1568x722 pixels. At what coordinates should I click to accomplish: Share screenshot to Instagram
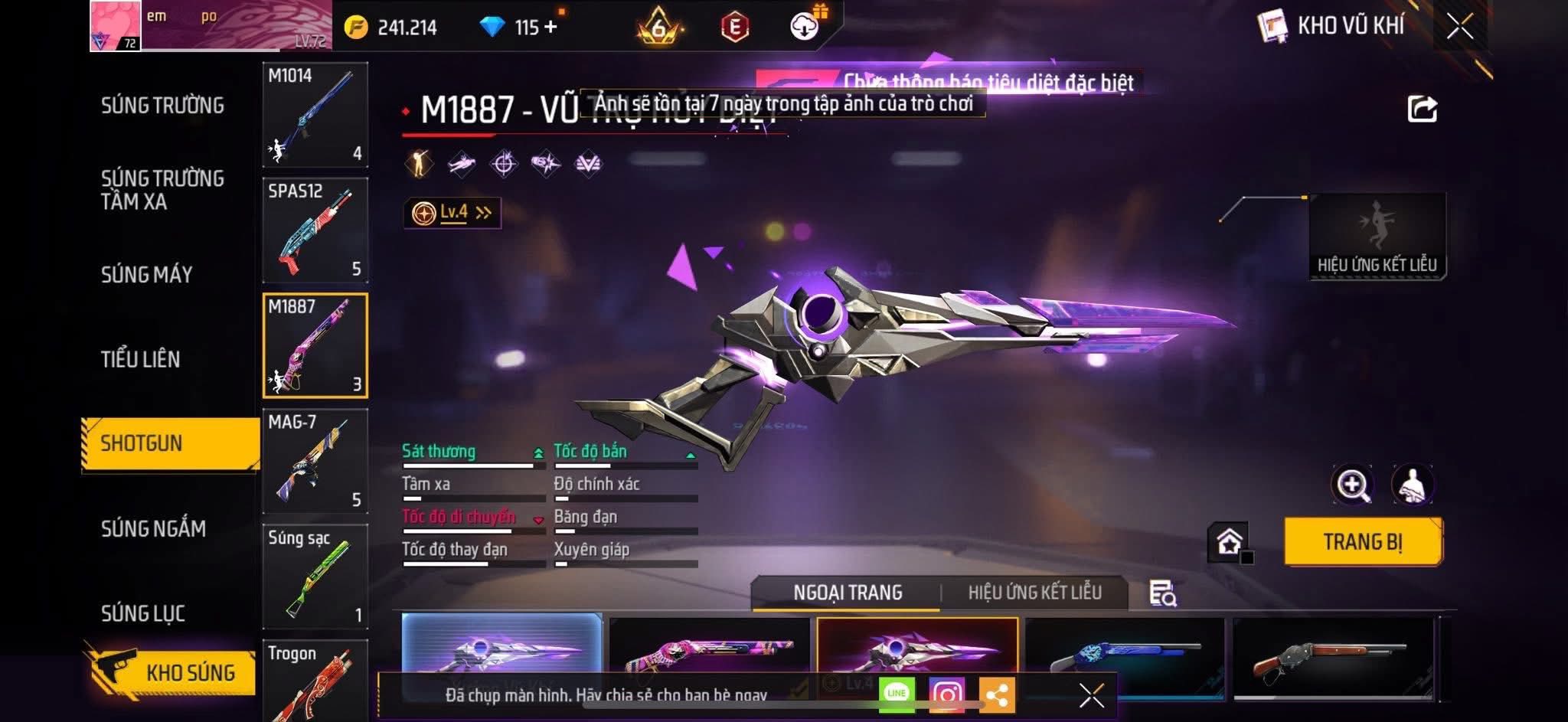pyautogui.click(x=946, y=694)
